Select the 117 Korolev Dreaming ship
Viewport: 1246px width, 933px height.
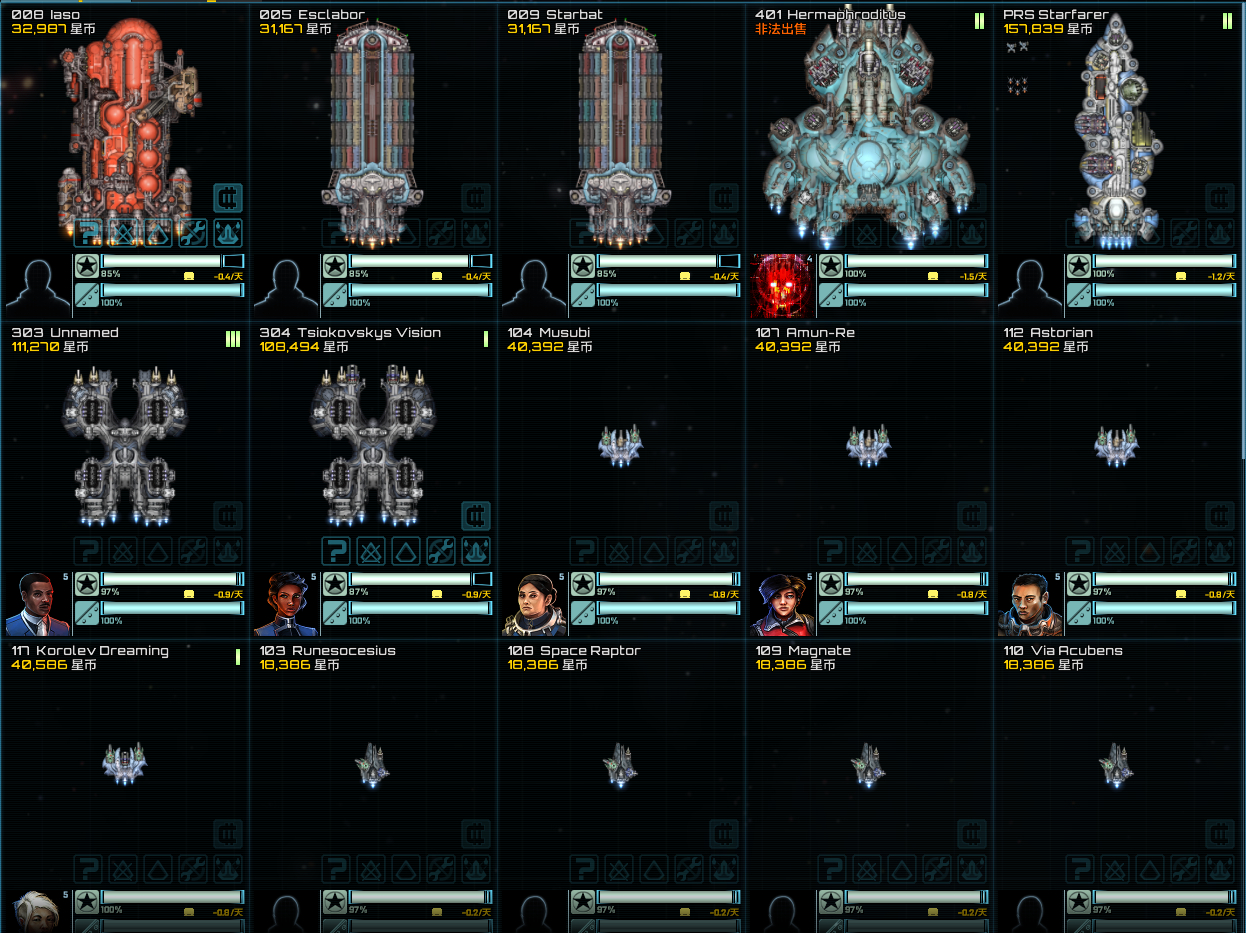click(125, 763)
